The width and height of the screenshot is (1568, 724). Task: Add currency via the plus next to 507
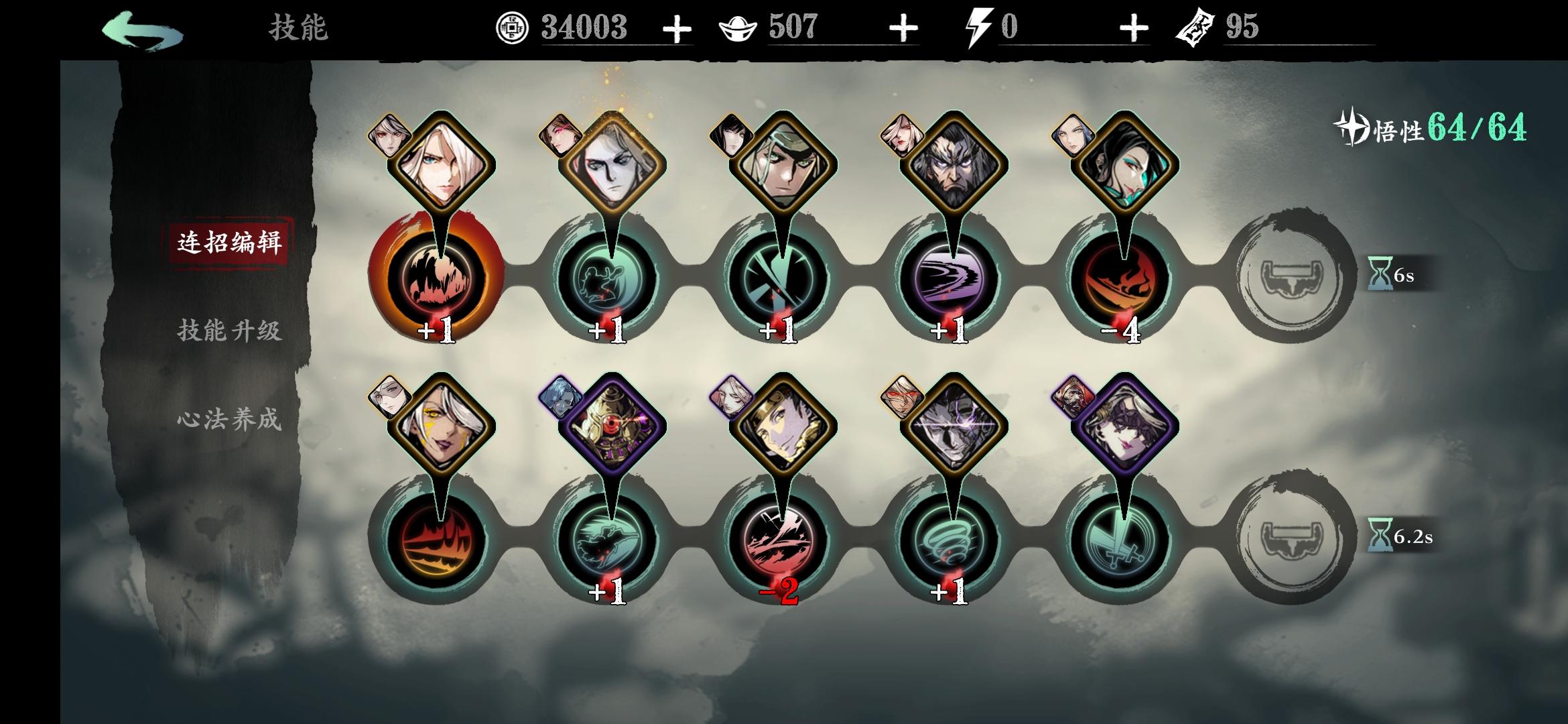pyautogui.click(x=905, y=28)
